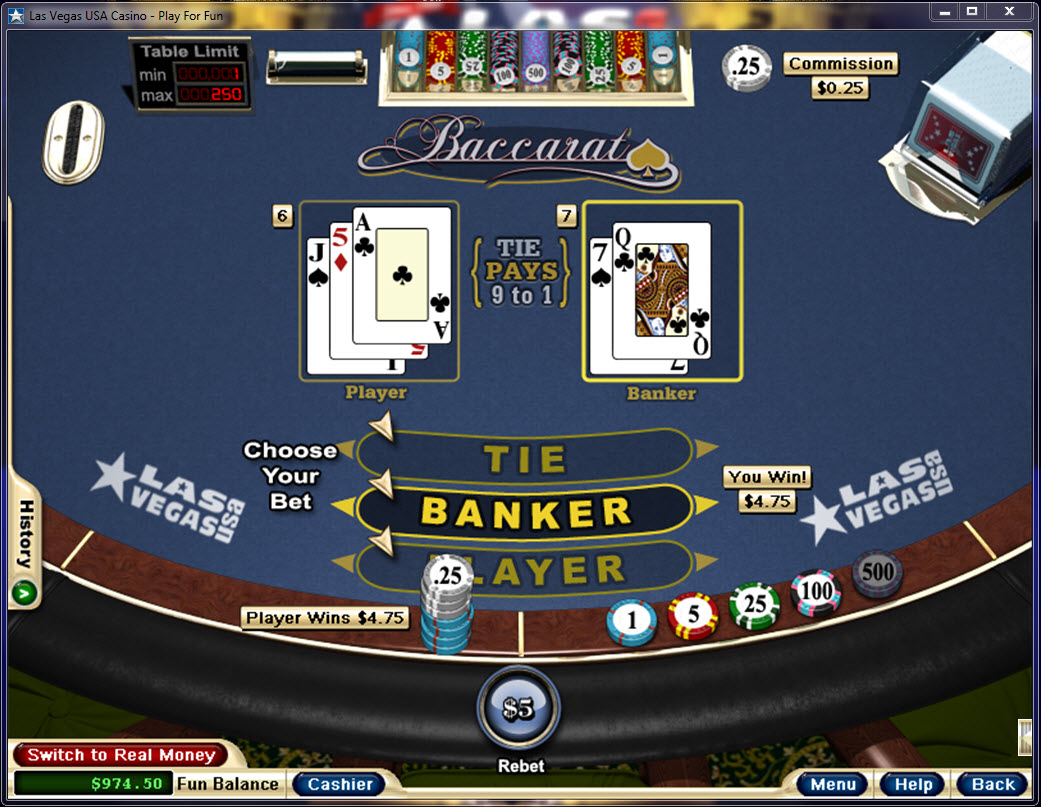Screen dimensions: 1041x807
Task: Choose the PLAYER betting area
Action: [560, 570]
